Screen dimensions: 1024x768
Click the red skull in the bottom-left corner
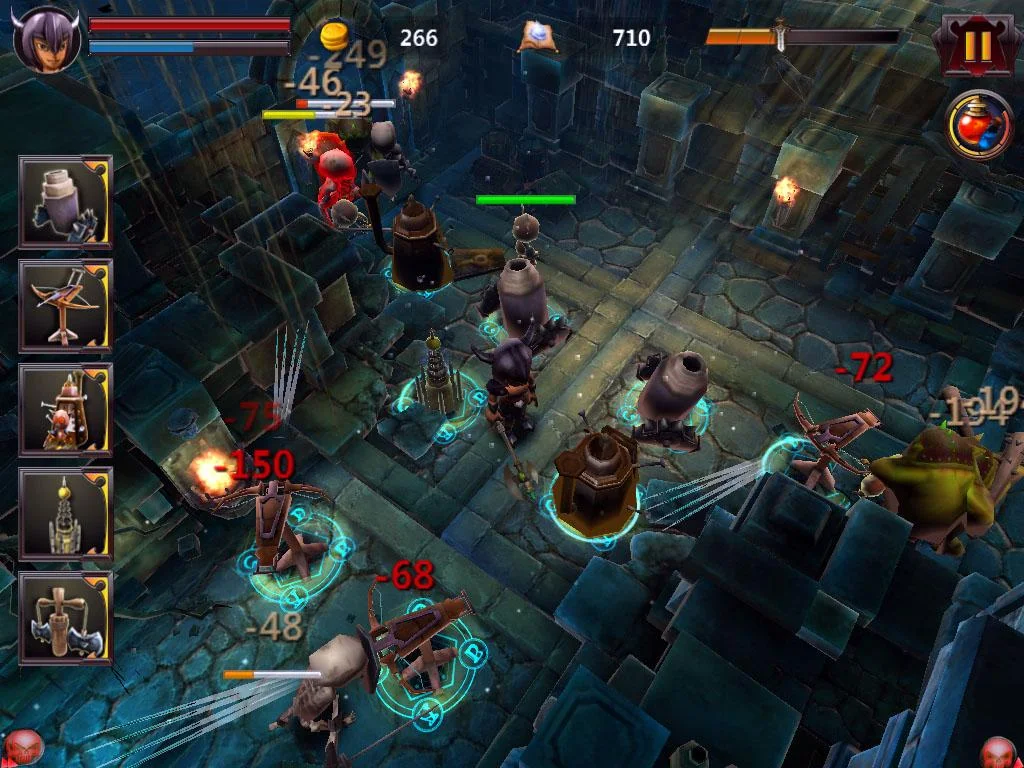coord(22,748)
